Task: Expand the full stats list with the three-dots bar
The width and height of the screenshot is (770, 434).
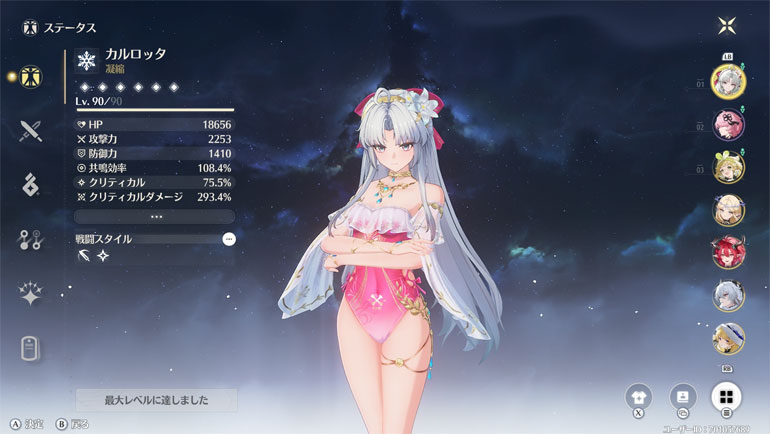Action: point(155,216)
